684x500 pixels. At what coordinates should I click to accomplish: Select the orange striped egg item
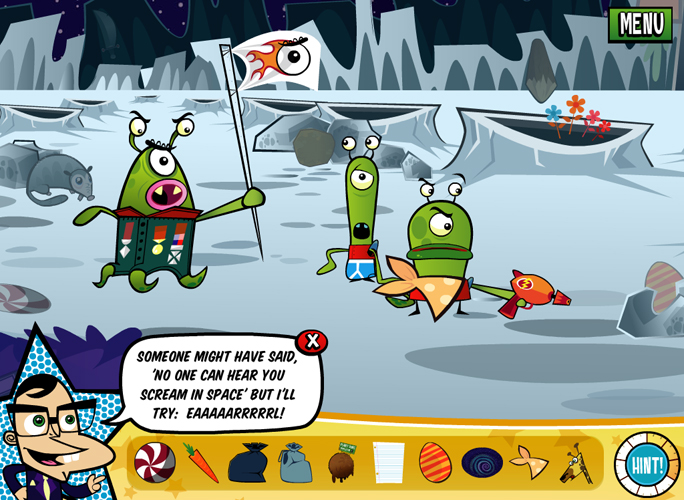434,462
